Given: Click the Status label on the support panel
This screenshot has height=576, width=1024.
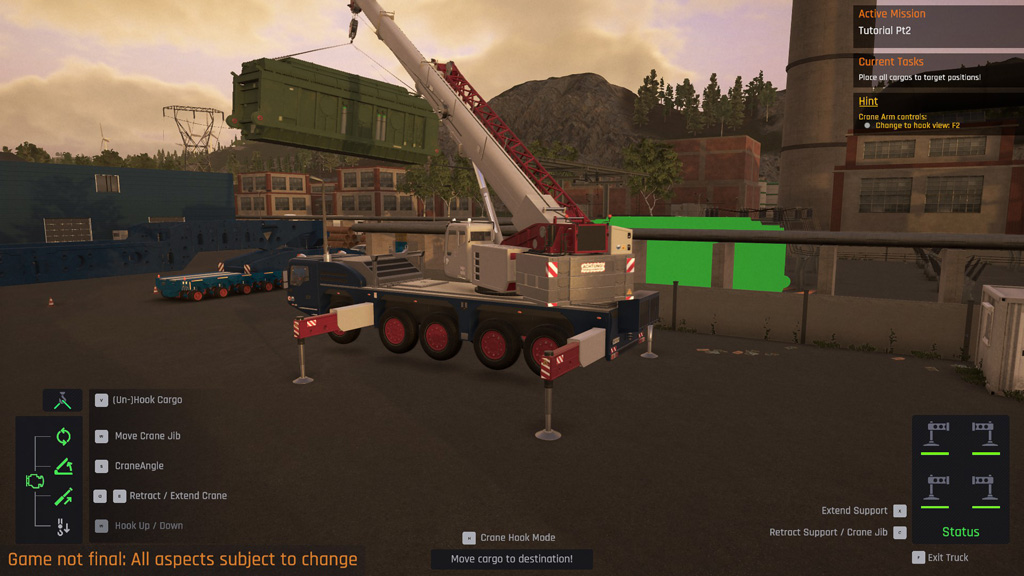Looking at the screenshot, I should [960, 532].
